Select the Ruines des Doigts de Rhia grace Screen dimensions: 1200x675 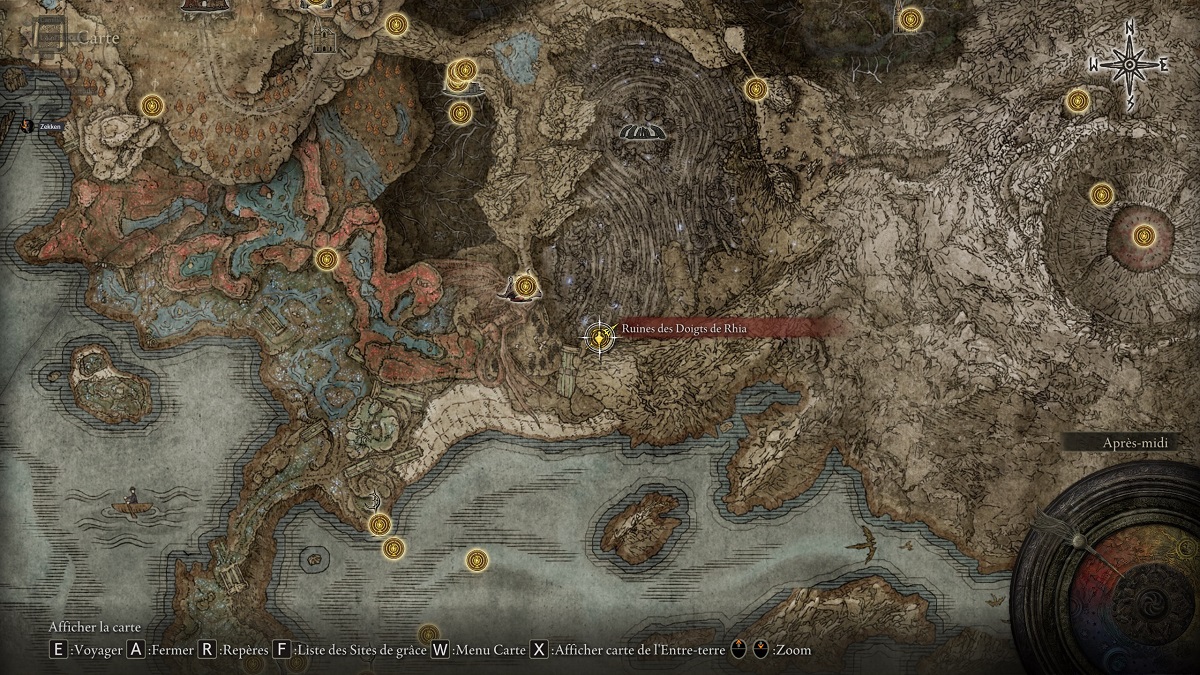pos(599,338)
